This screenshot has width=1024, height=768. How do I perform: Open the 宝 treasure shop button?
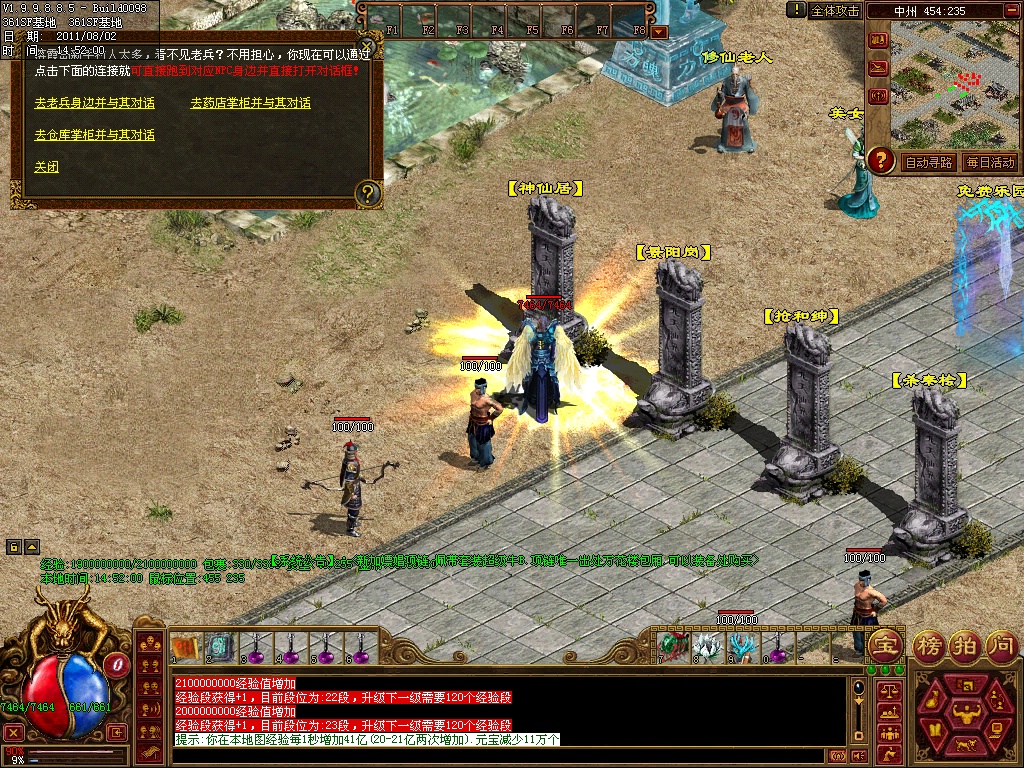click(x=886, y=645)
